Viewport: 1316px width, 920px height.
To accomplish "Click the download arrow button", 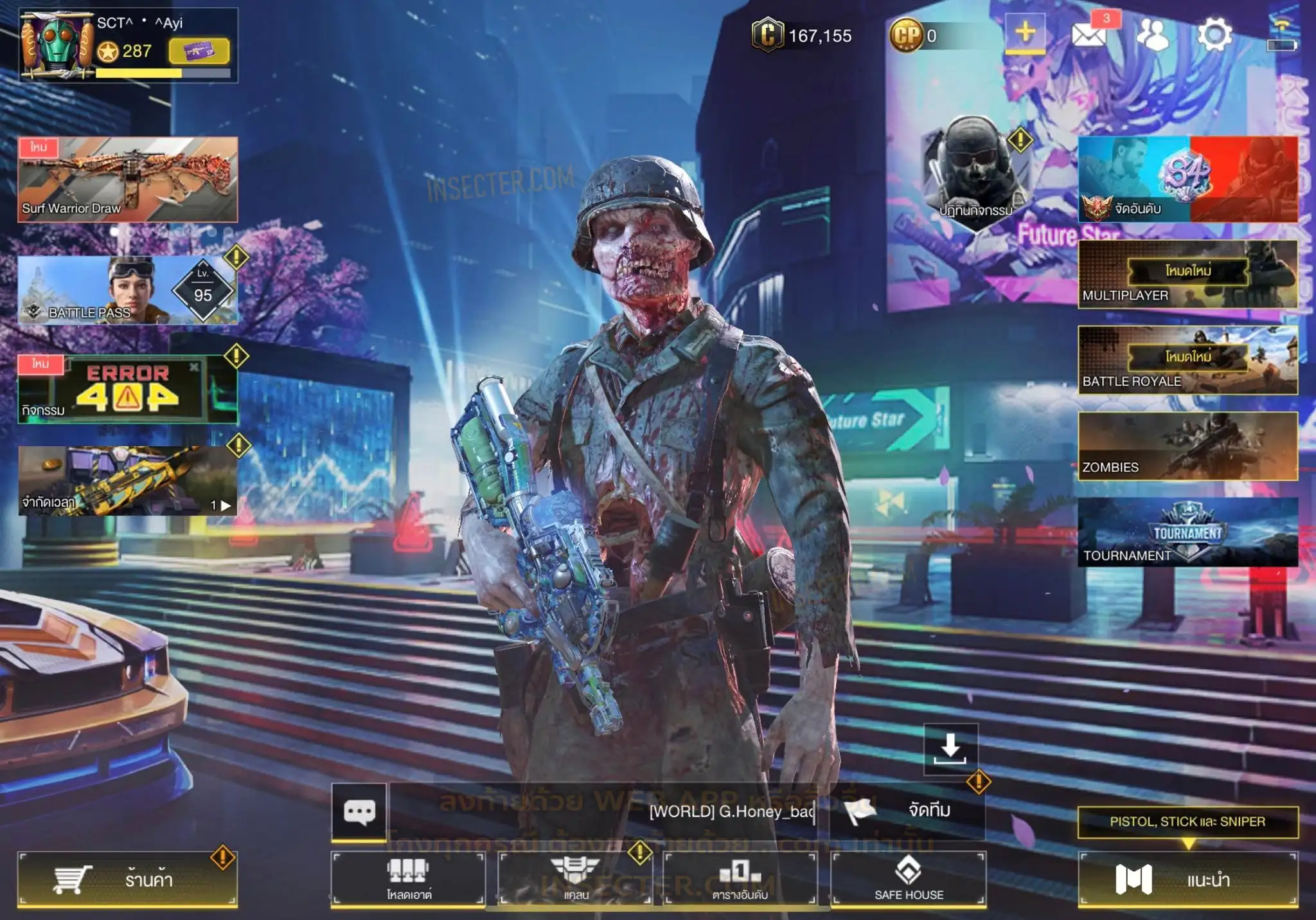I will [950, 749].
